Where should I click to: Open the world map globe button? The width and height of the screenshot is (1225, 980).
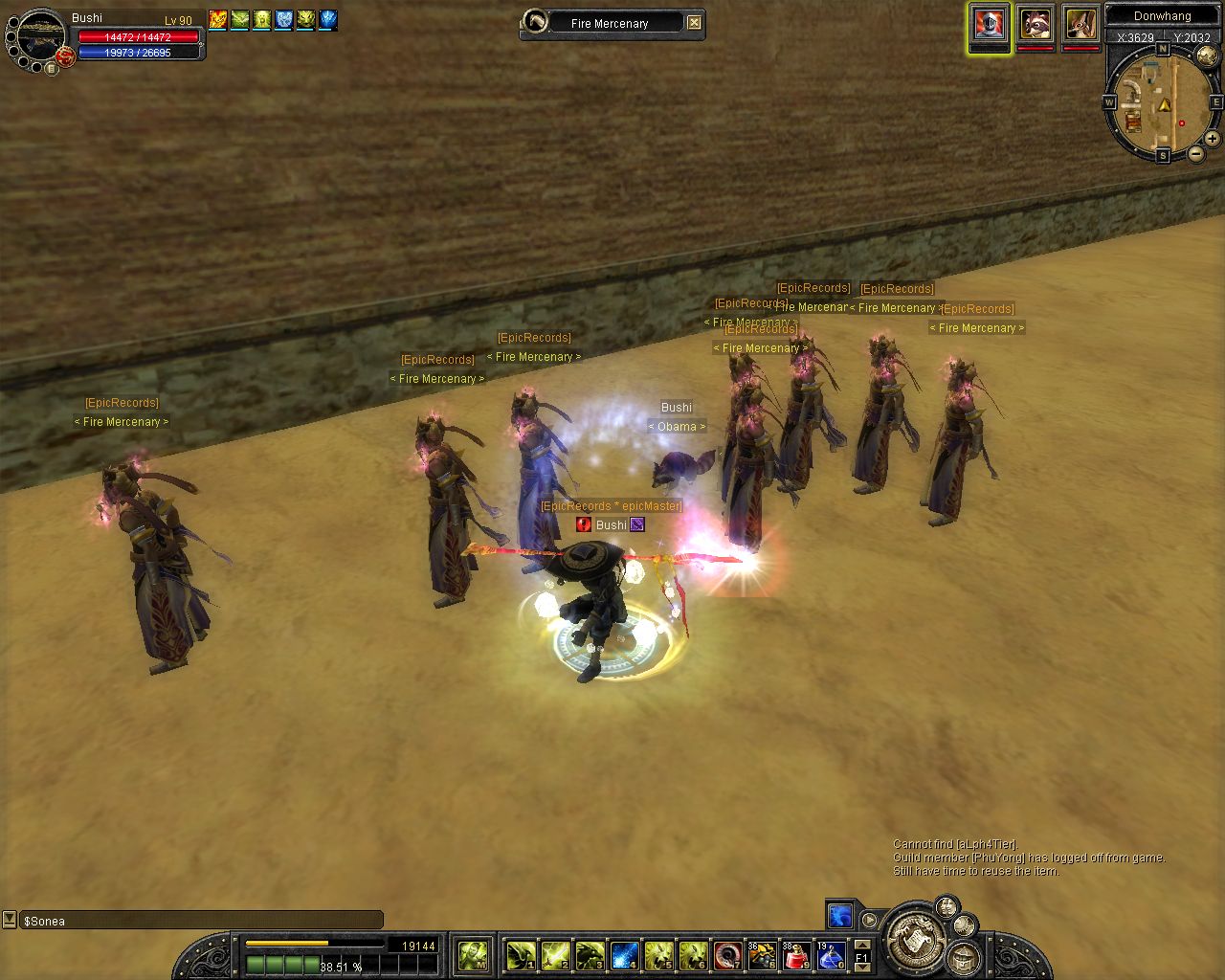[1208, 57]
